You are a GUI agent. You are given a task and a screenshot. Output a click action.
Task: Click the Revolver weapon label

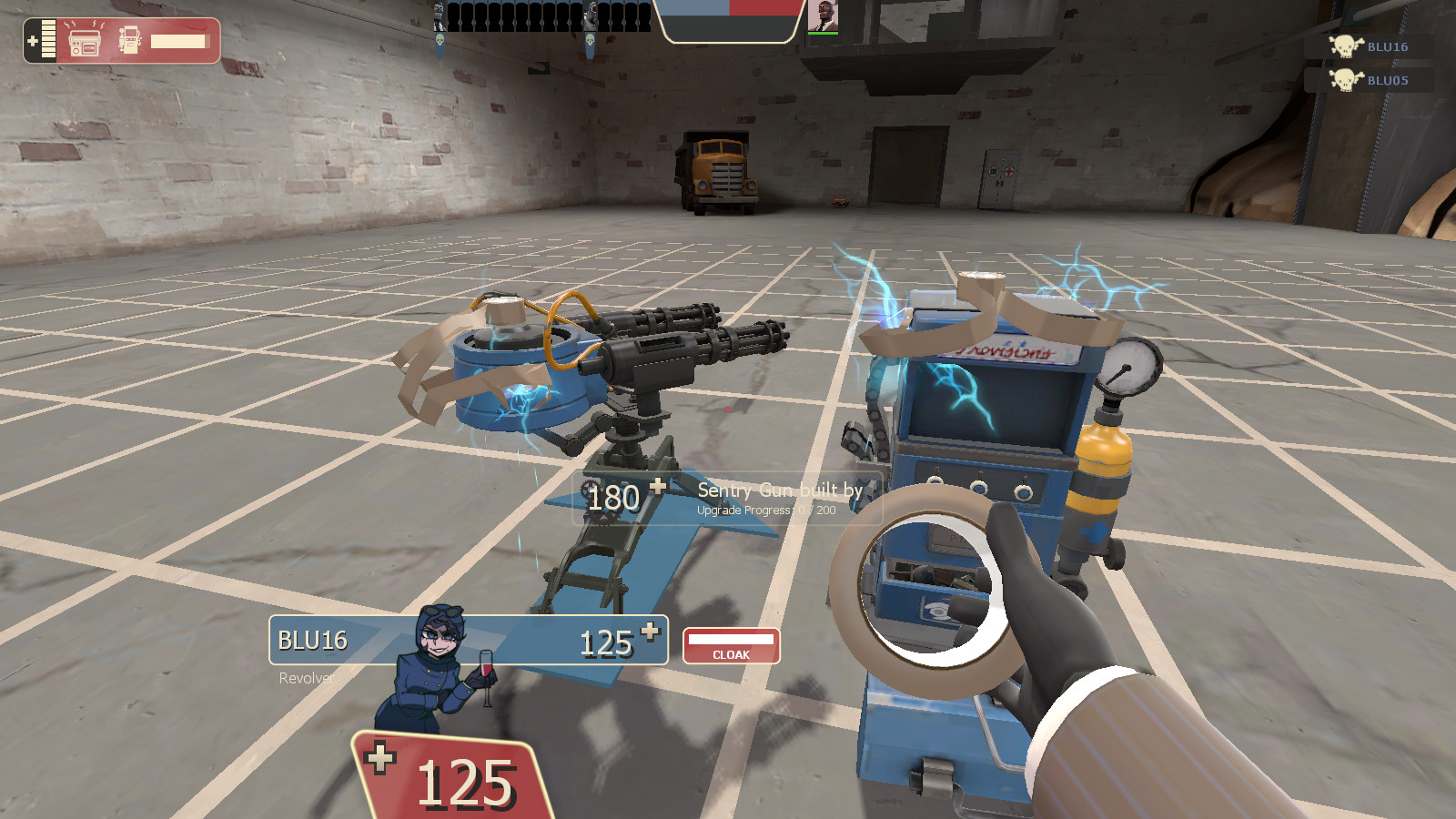(x=305, y=678)
